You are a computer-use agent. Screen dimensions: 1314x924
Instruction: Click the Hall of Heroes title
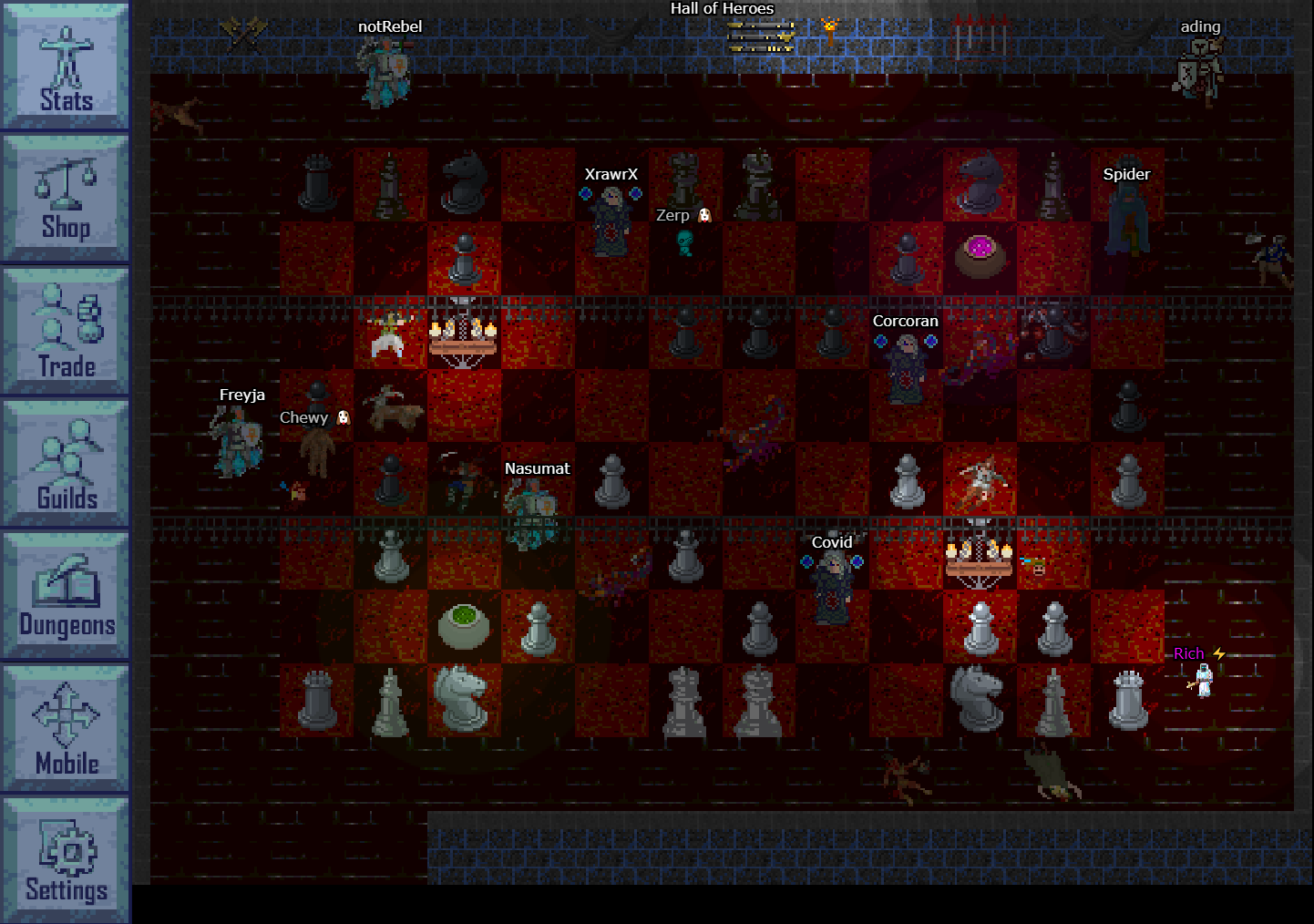[722, 8]
